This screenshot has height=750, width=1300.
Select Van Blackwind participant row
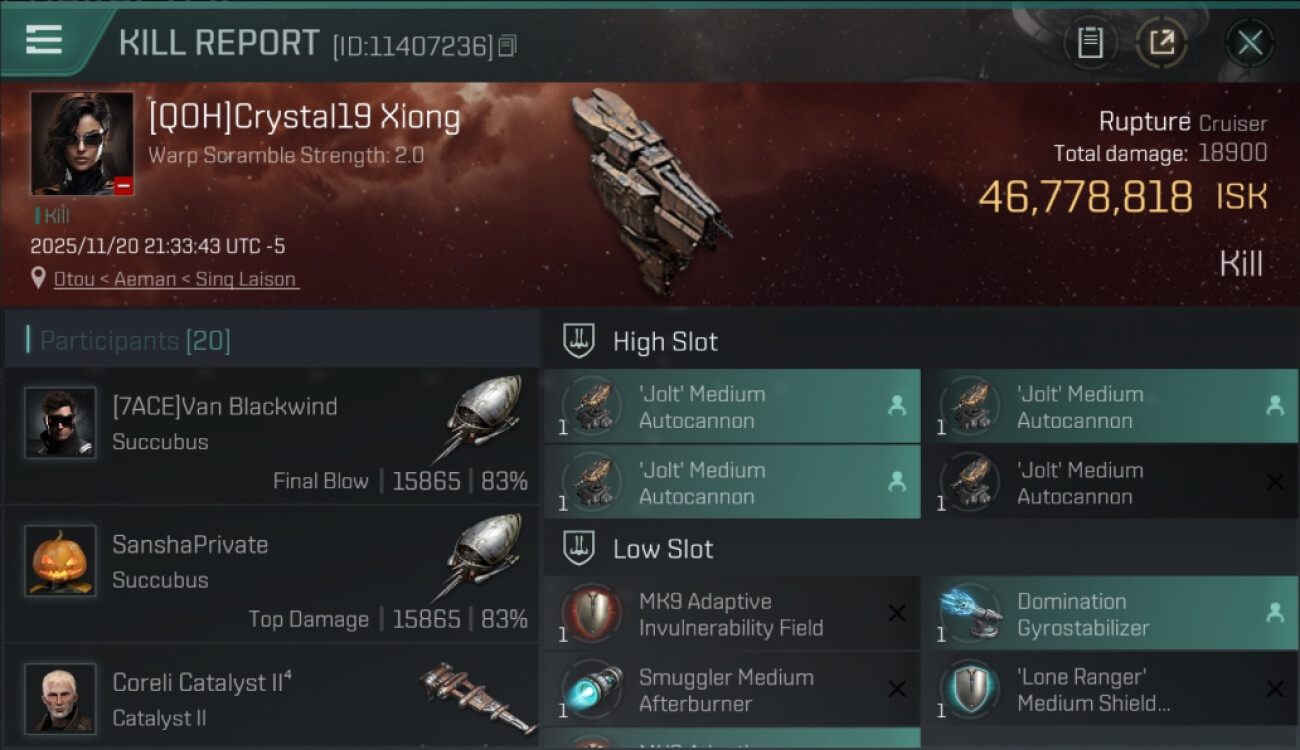pos(272,435)
